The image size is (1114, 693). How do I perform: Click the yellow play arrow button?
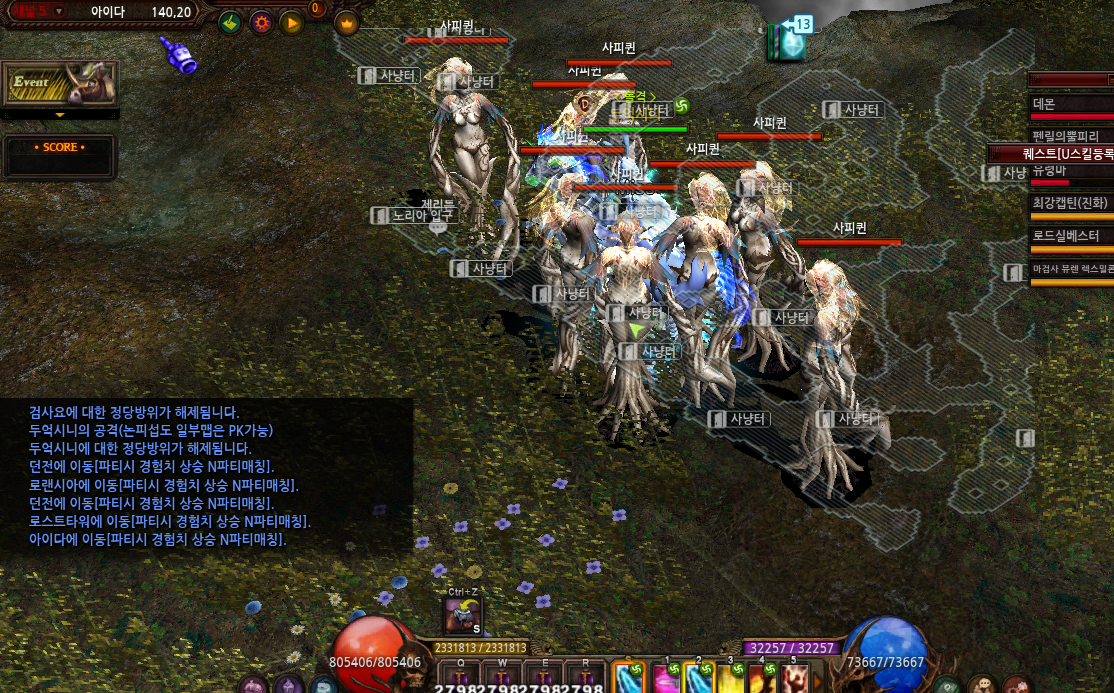(291, 22)
